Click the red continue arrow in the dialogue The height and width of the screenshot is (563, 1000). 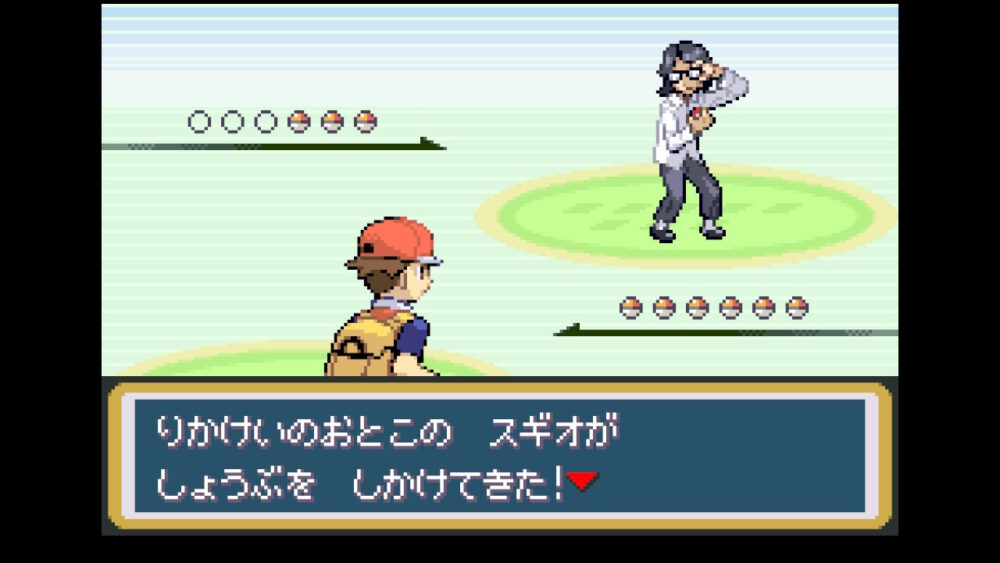(x=582, y=481)
